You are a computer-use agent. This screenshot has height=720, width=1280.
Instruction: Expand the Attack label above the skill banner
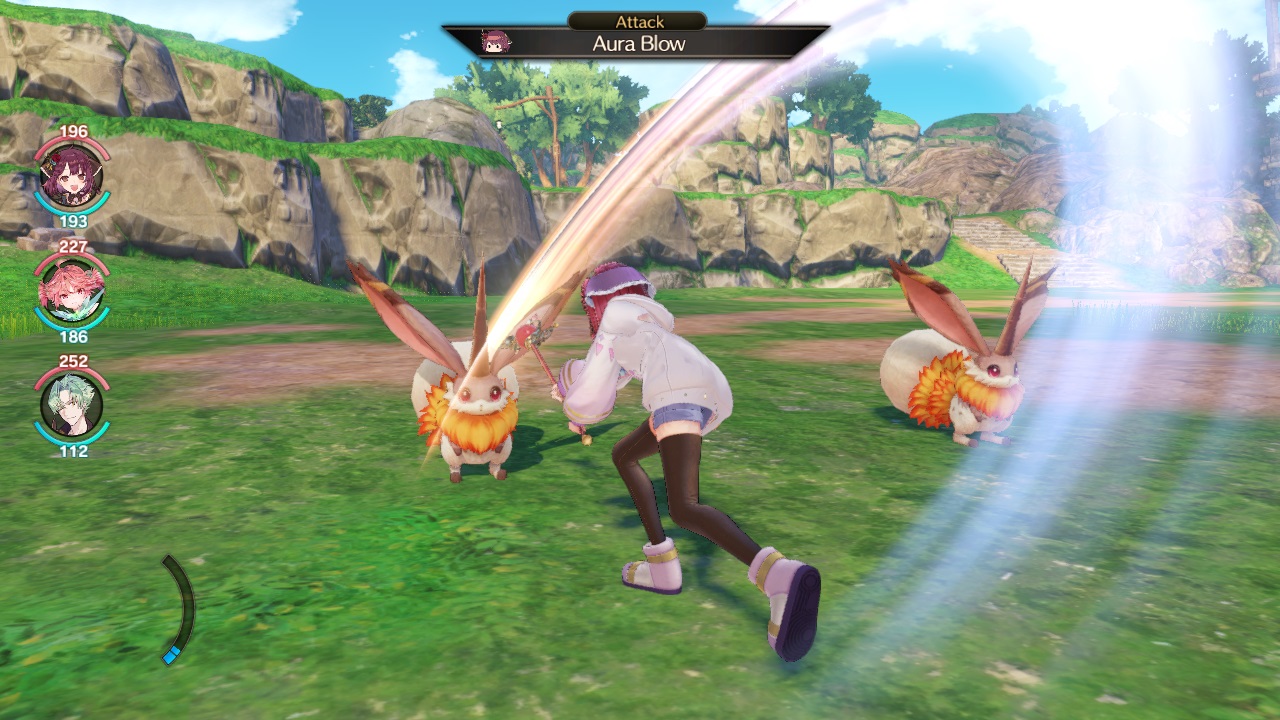[639, 21]
